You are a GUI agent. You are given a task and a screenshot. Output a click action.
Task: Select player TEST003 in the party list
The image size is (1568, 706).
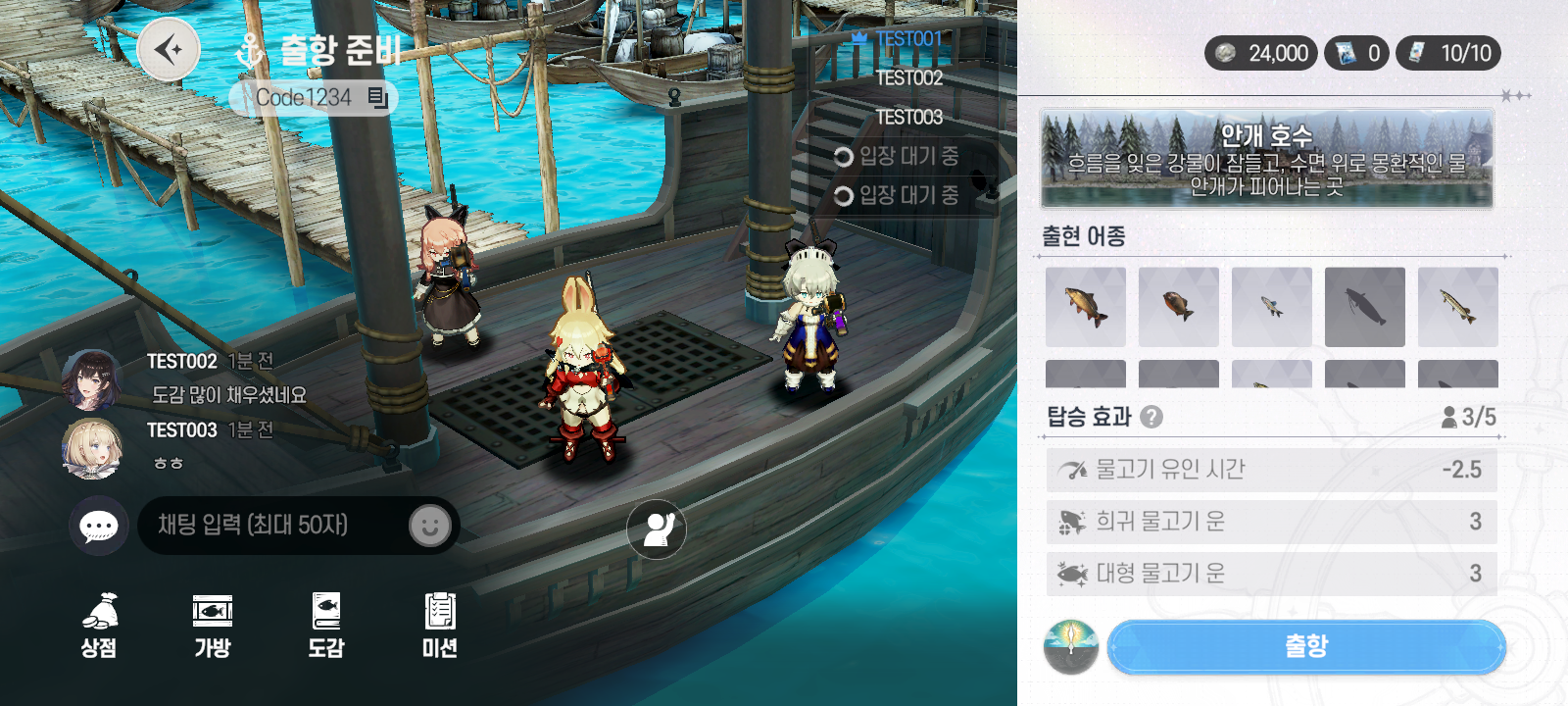908,118
